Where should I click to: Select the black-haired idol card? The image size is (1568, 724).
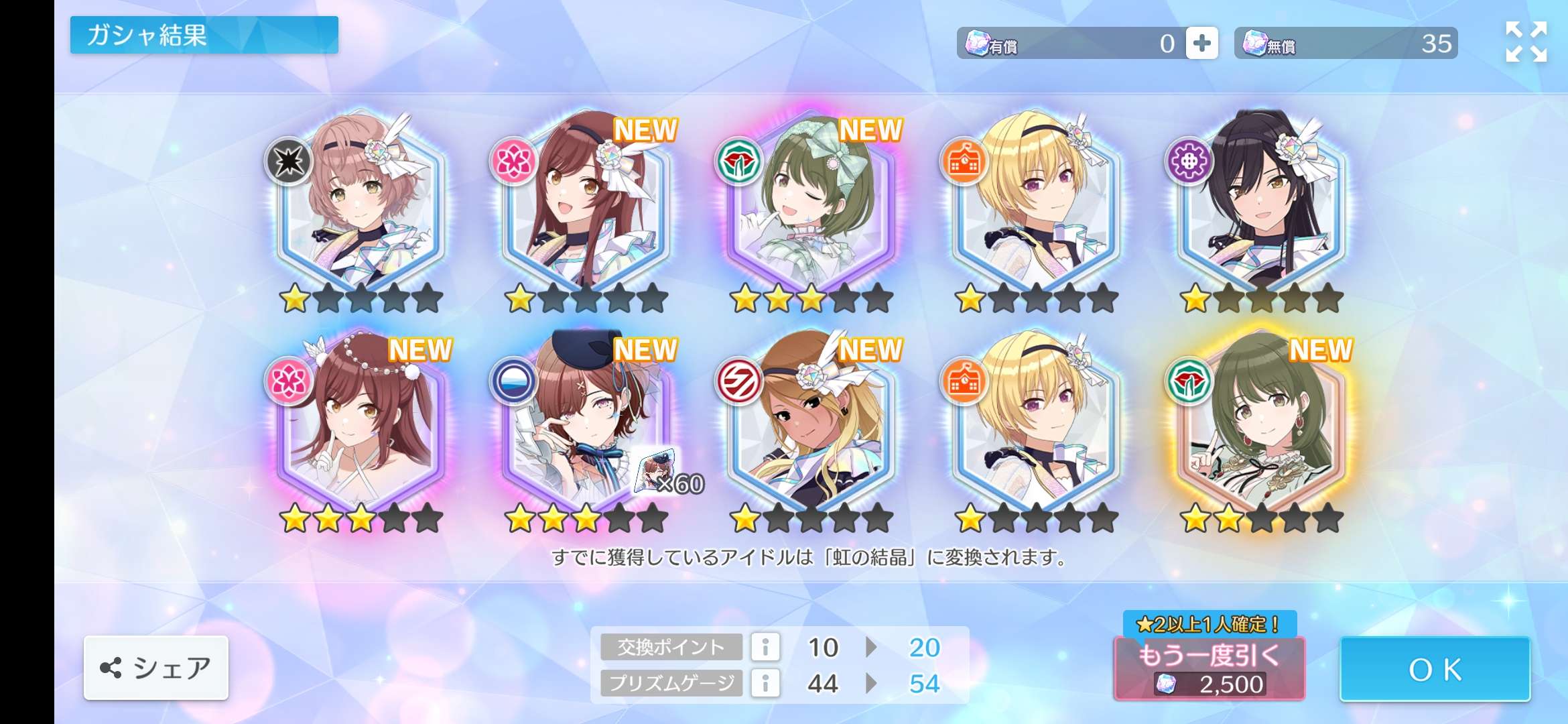[1261, 201]
